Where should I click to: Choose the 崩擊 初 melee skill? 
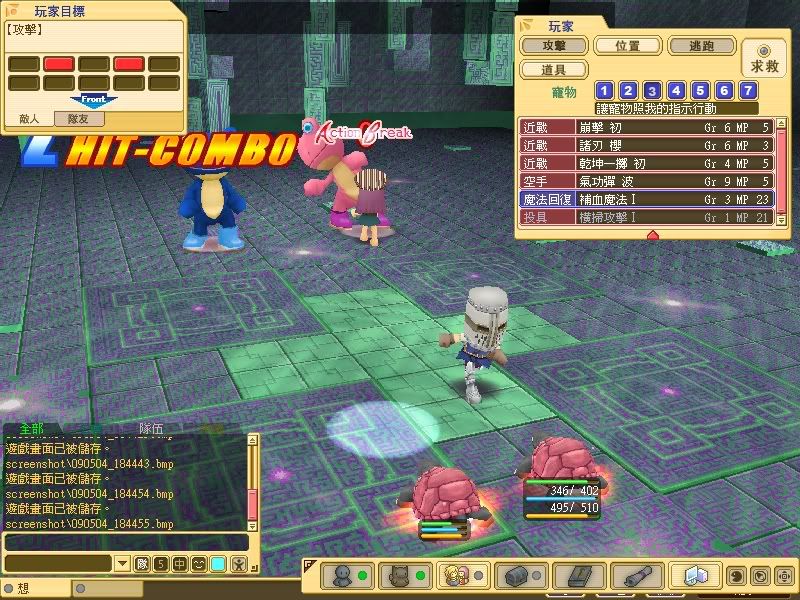coord(645,127)
